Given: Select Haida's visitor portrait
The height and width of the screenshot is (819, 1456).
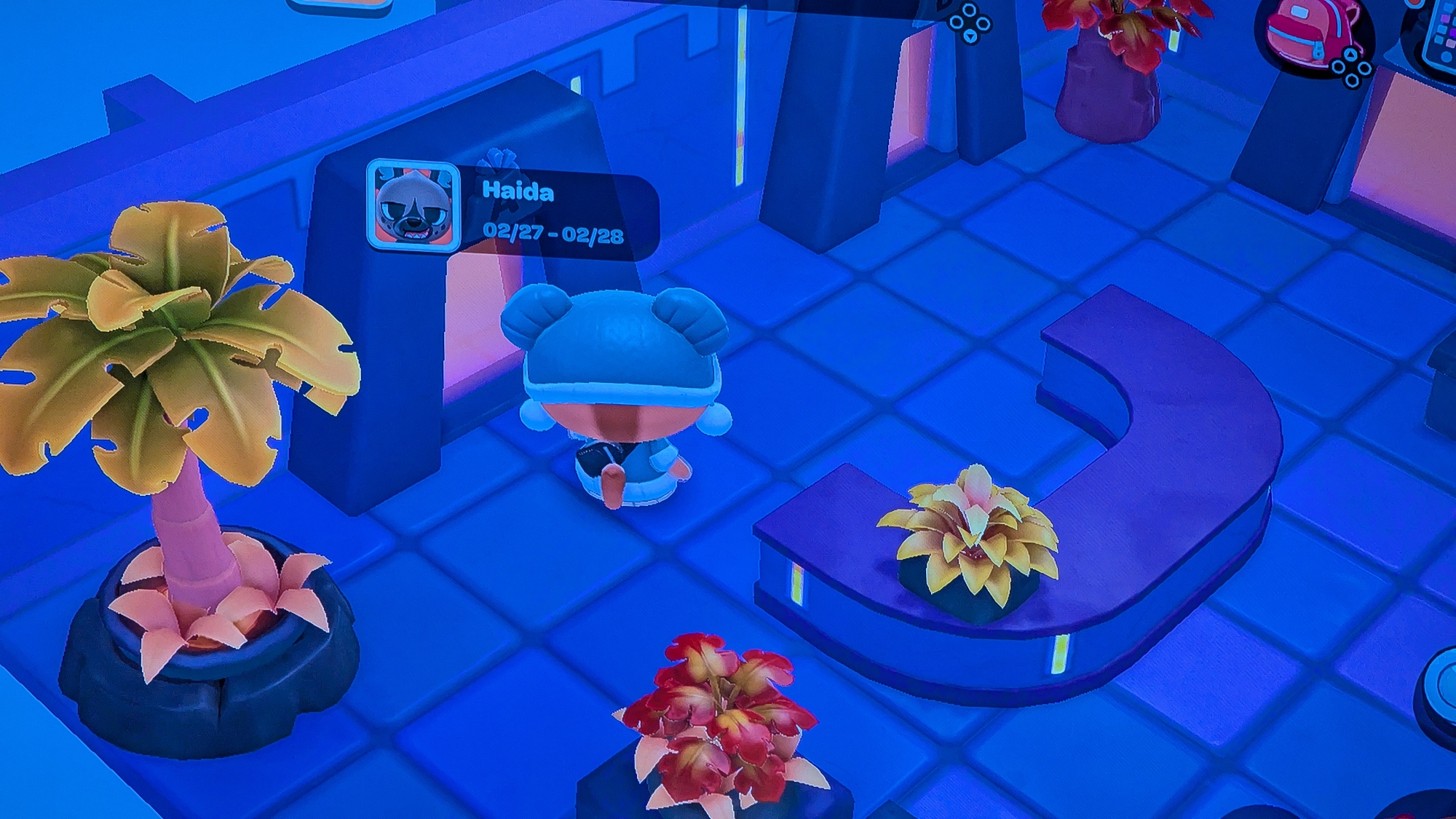Looking at the screenshot, I should pyautogui.click(x=414, y=205).
